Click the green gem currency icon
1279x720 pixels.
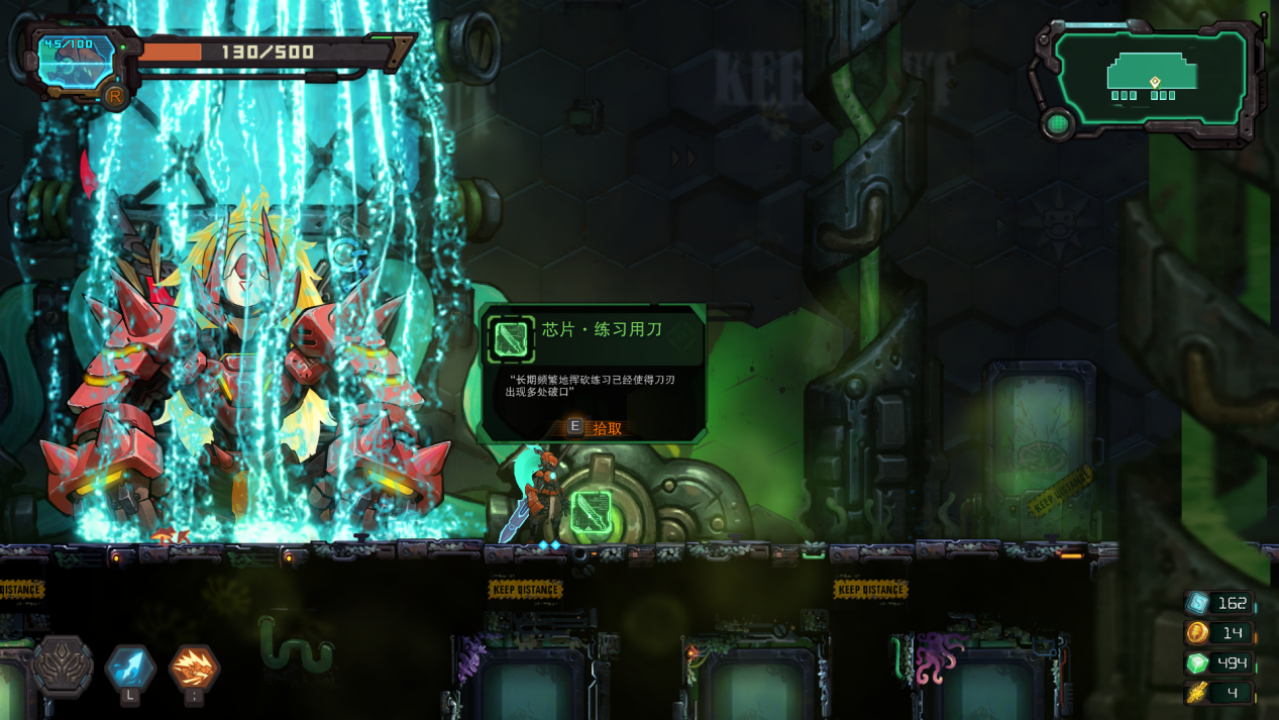point(1197,662)
